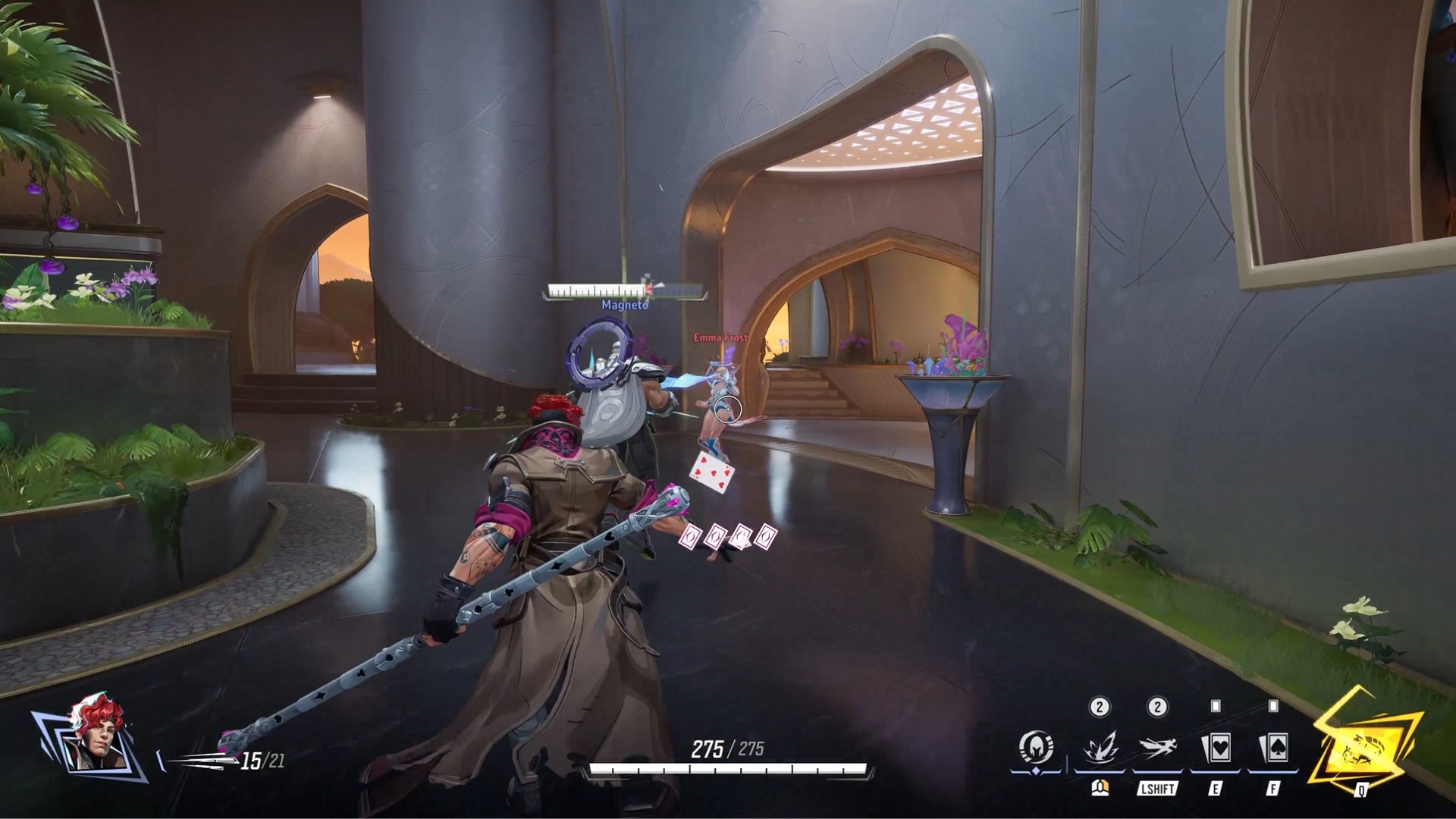Image resolution: width=1456 pixels, height=819 pixels.
Task: Click the charge pip above the E card ability
Action: click(x=1215, y=704)
